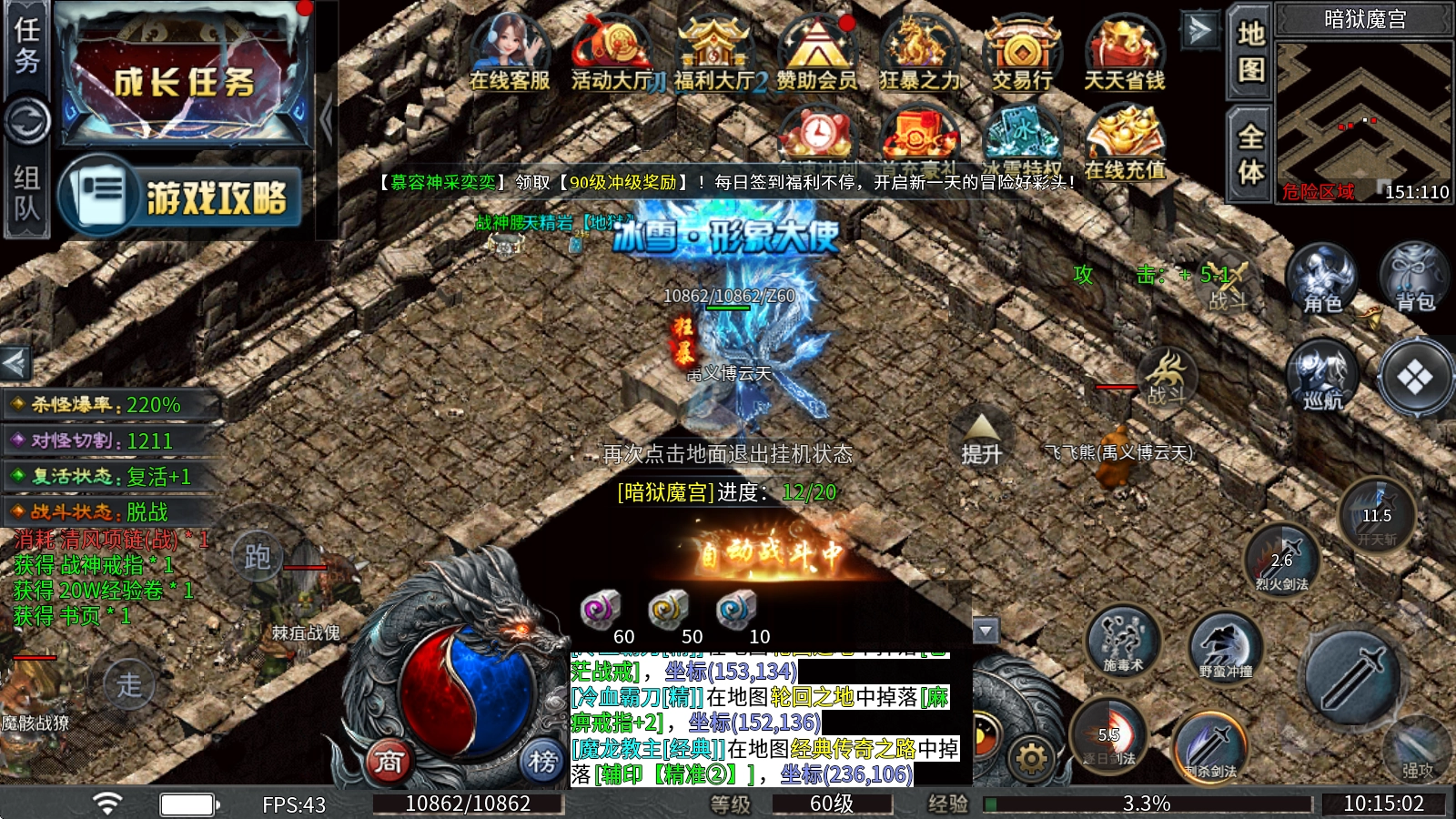
Task: Open the 榜 ranking button
Action: (x=542, y=761)
